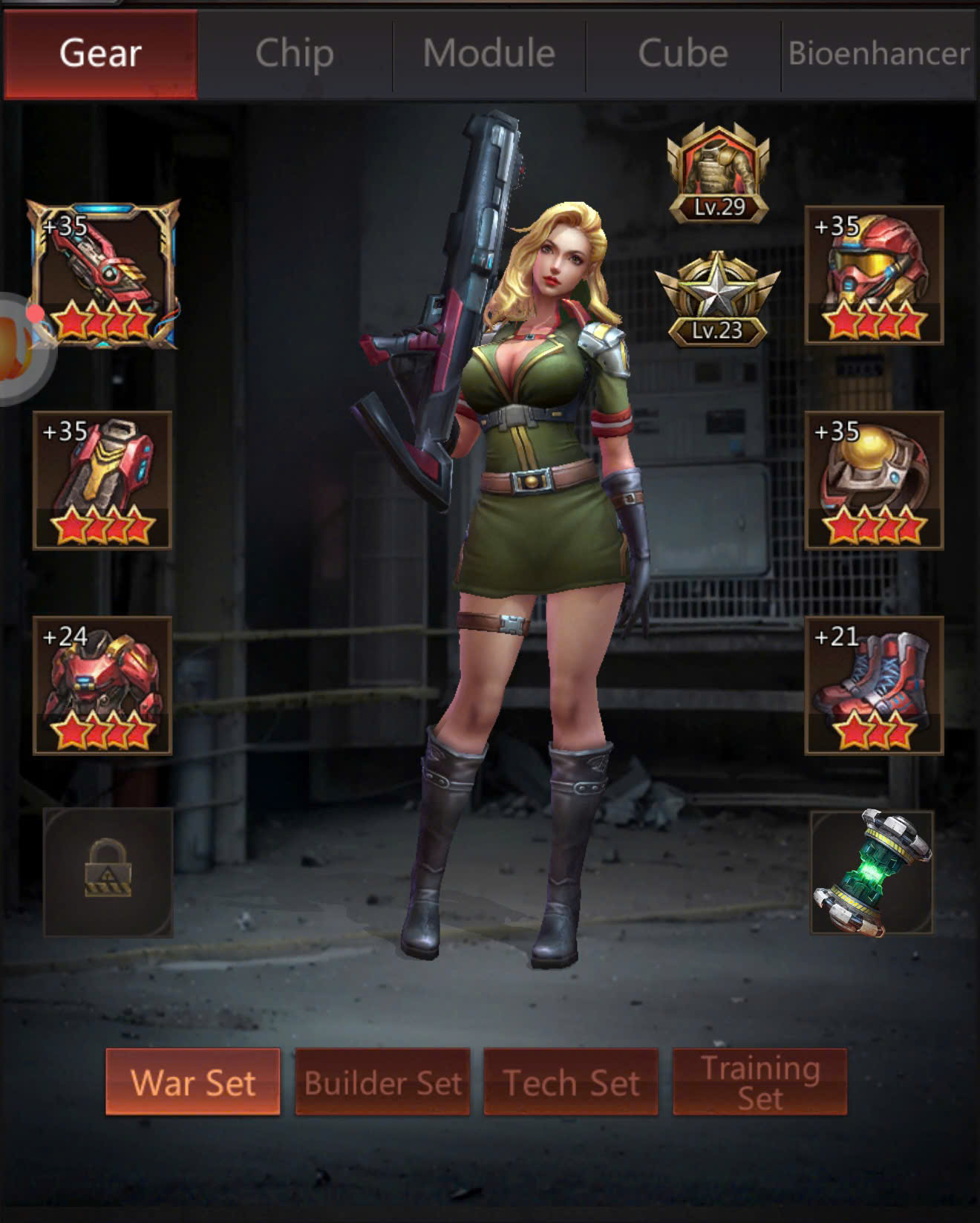Click the Lv.29 armor badge
Viewport: 980px width, 1223px height.
[x=719, y=174]
